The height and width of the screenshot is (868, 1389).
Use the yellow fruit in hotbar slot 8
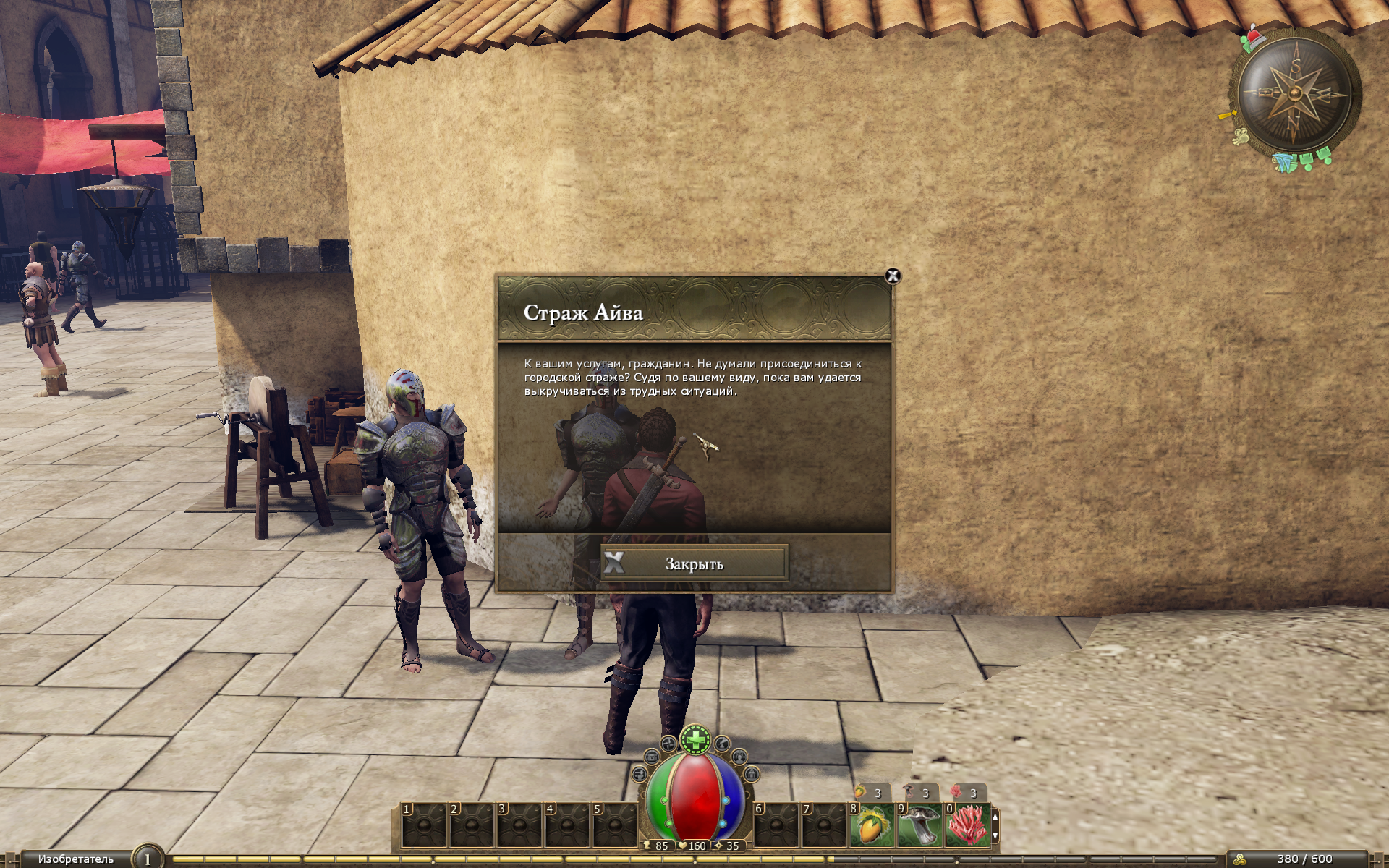(x=872, y=825)
